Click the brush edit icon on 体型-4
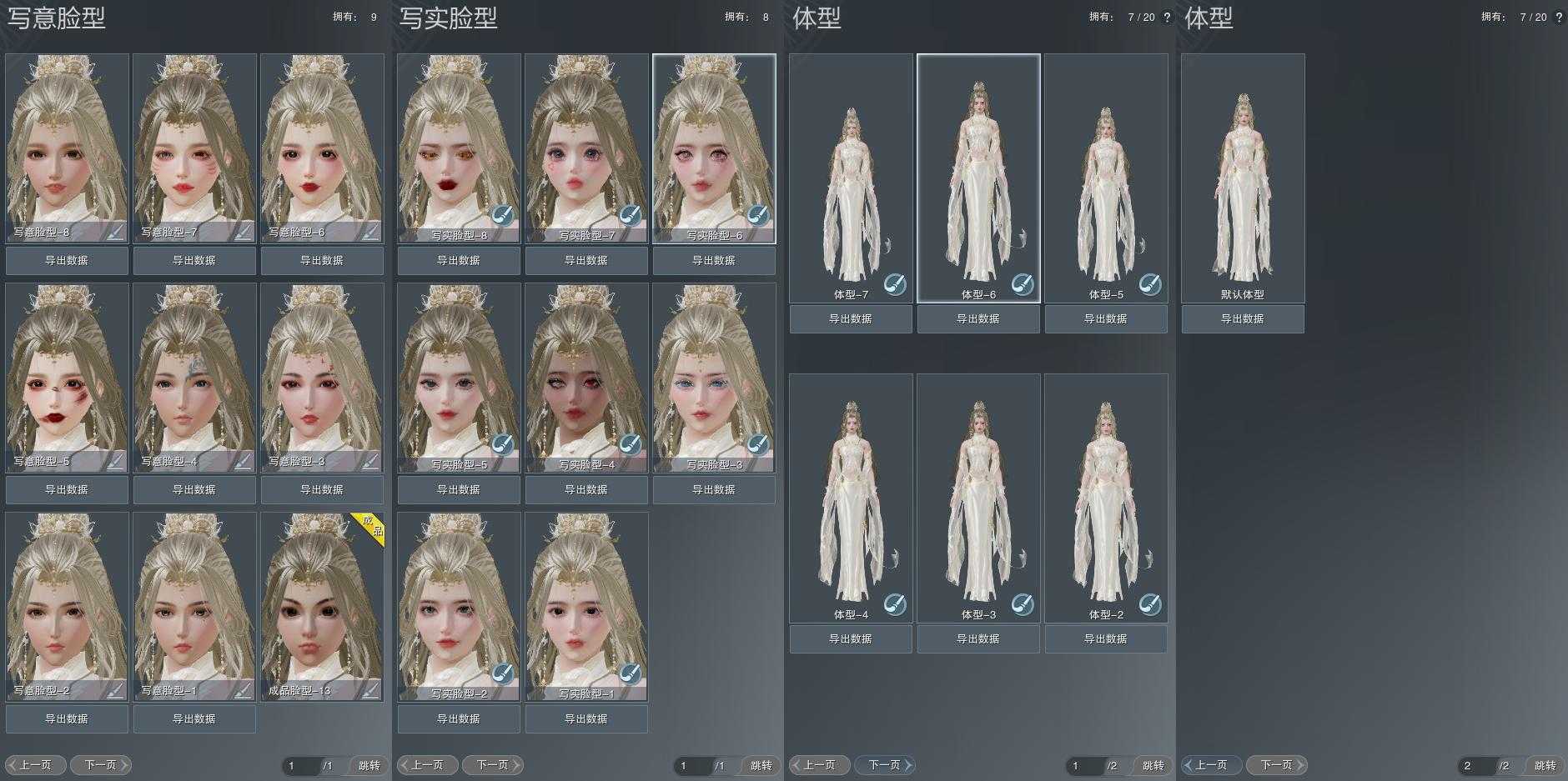The width and height of the screenshot is (1568, 781). click(895, 603)
